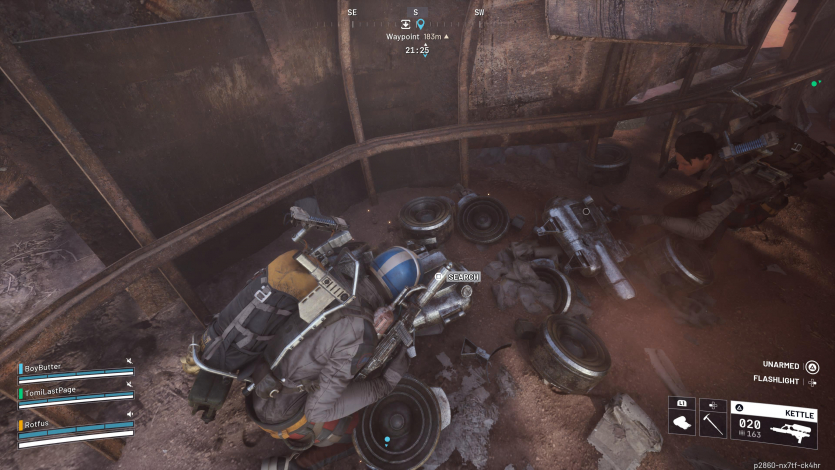The image size is (835, 470).
Task: Click the blue waypoint marker on compass
Action: [x=420, y=24]
